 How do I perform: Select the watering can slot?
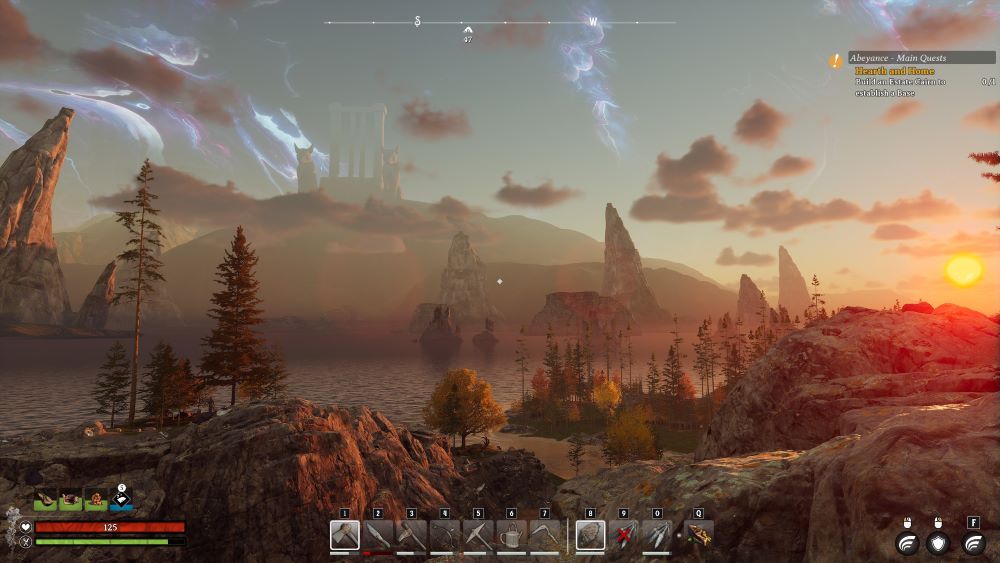[511, 535]
